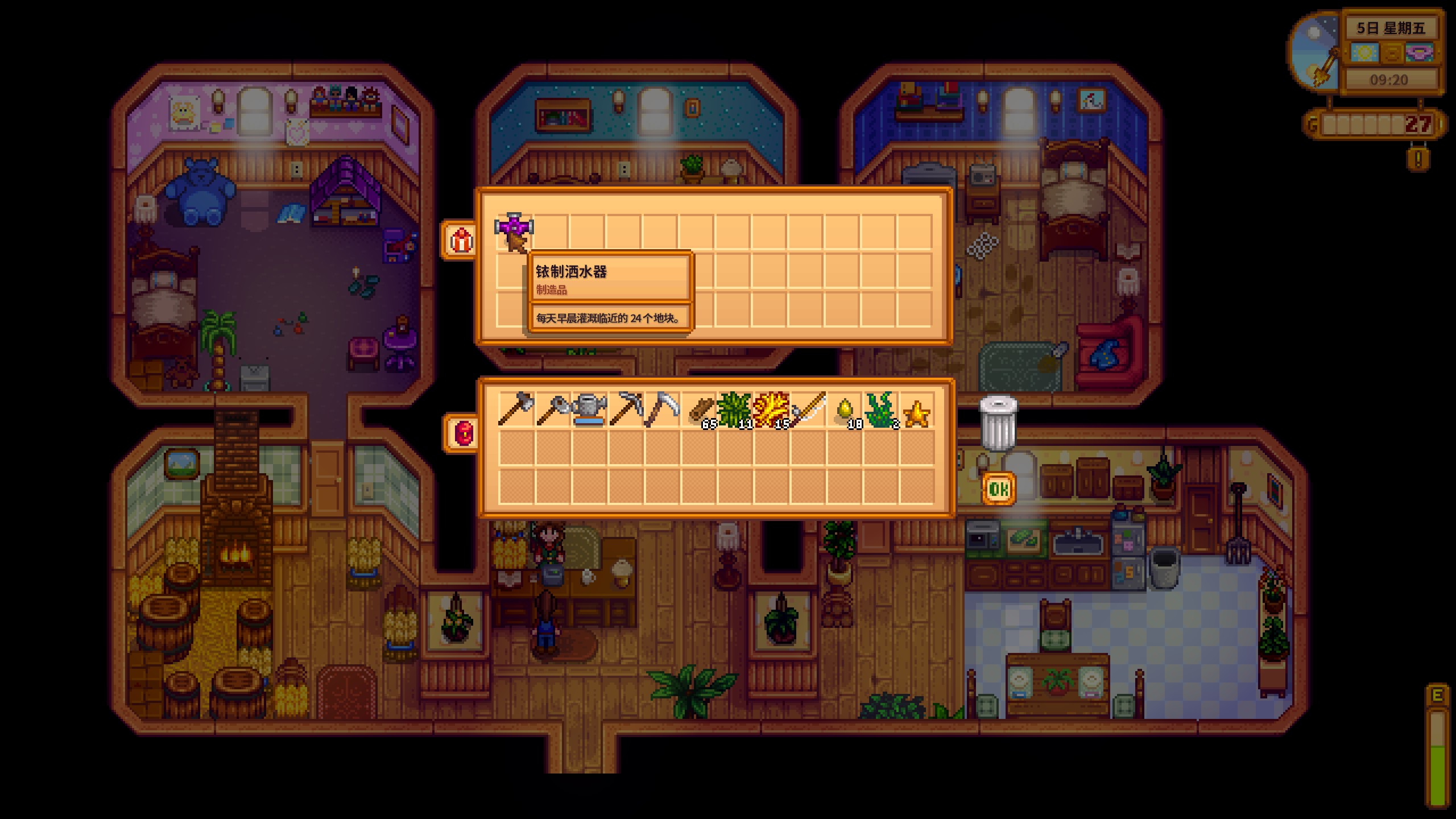The height and width of the screenshot is (819, 1456).
Task: Open the journal exclamation mark icon
Action: click(1418, 159)
